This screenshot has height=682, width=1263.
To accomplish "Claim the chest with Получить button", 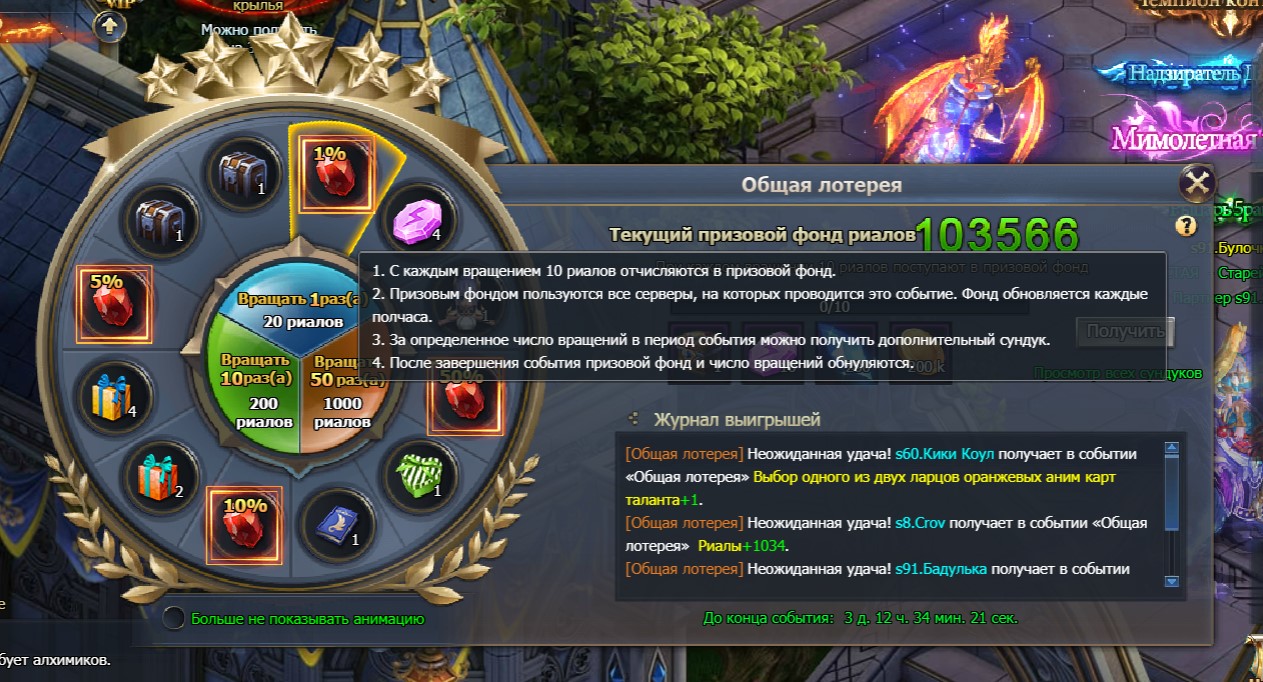I will pyautogui.click(x=1124, y=331).
